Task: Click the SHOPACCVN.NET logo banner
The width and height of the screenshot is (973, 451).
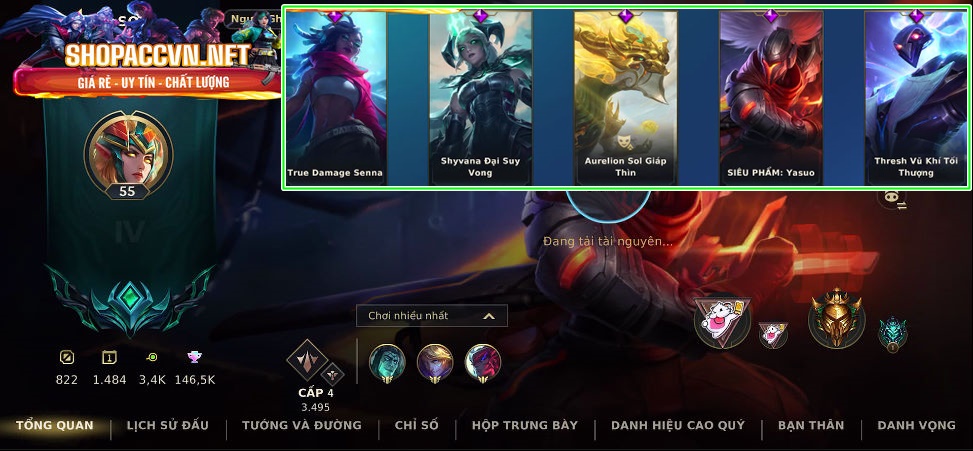Action: (143, 65)
